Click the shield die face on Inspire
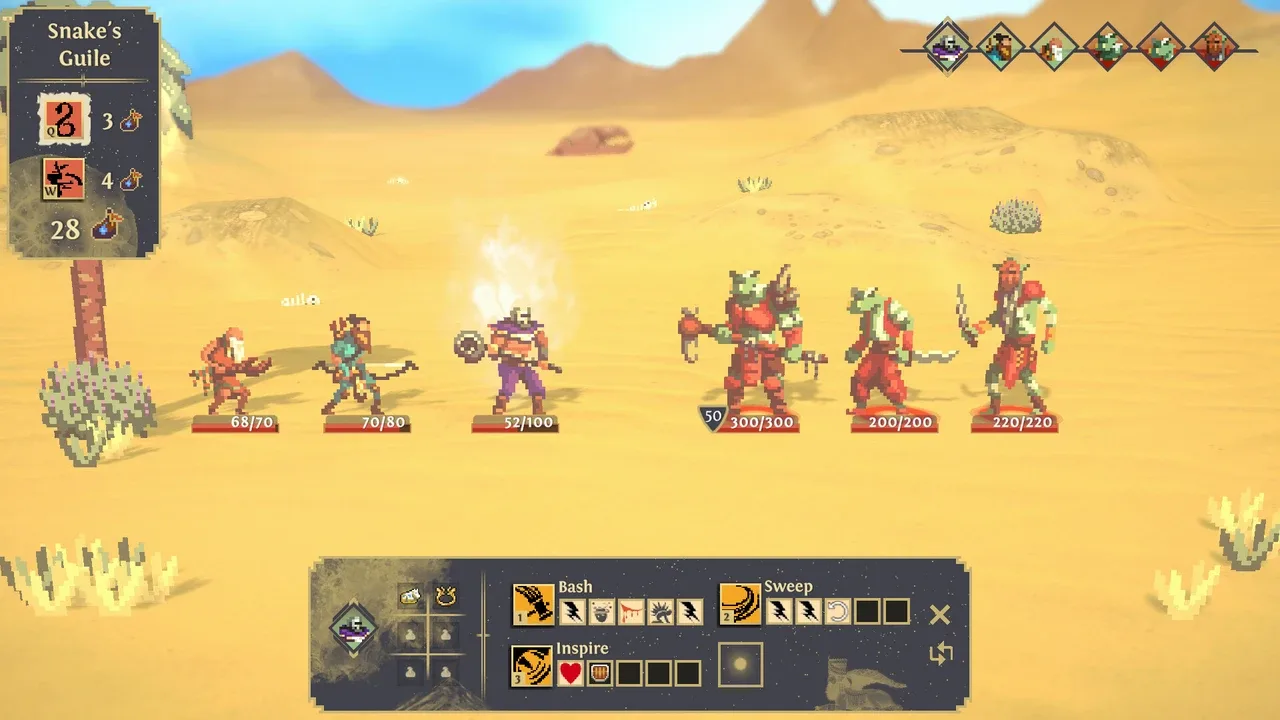Image resolution: width=1280 pixels, height=720 pixels. pyautogui.click(x=599, y=673)
